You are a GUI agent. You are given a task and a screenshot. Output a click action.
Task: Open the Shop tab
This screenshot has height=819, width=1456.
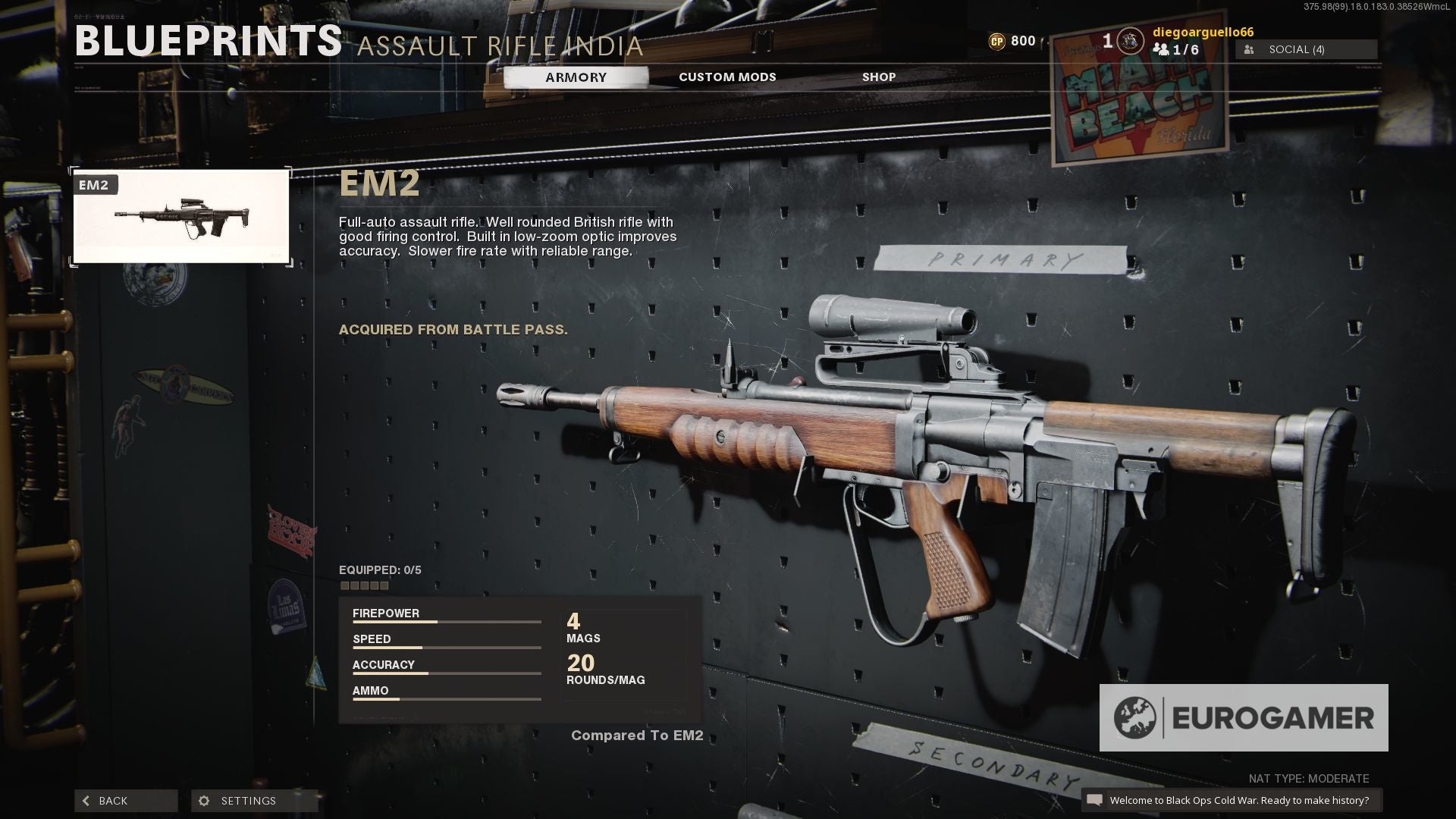(878, 77)
